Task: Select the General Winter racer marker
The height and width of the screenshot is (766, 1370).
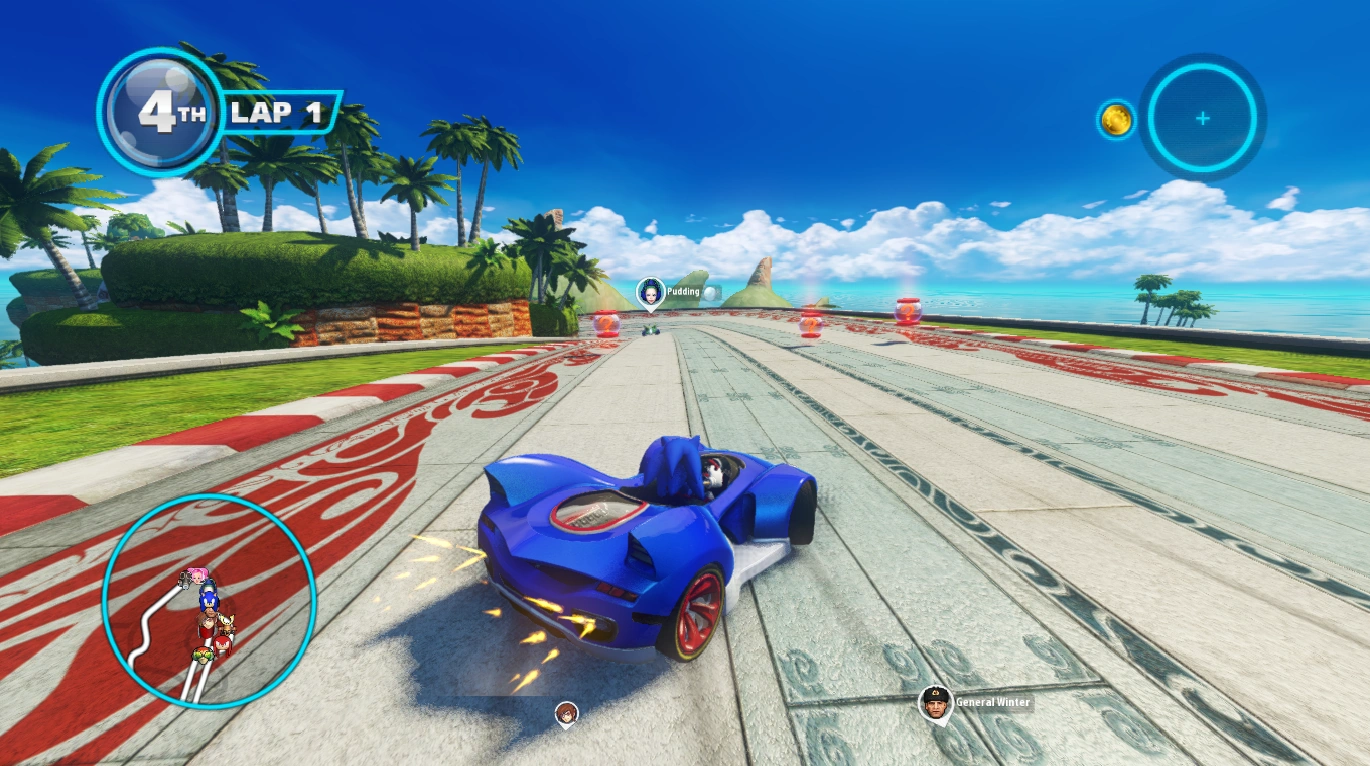Action: click(x=935, y=704)
